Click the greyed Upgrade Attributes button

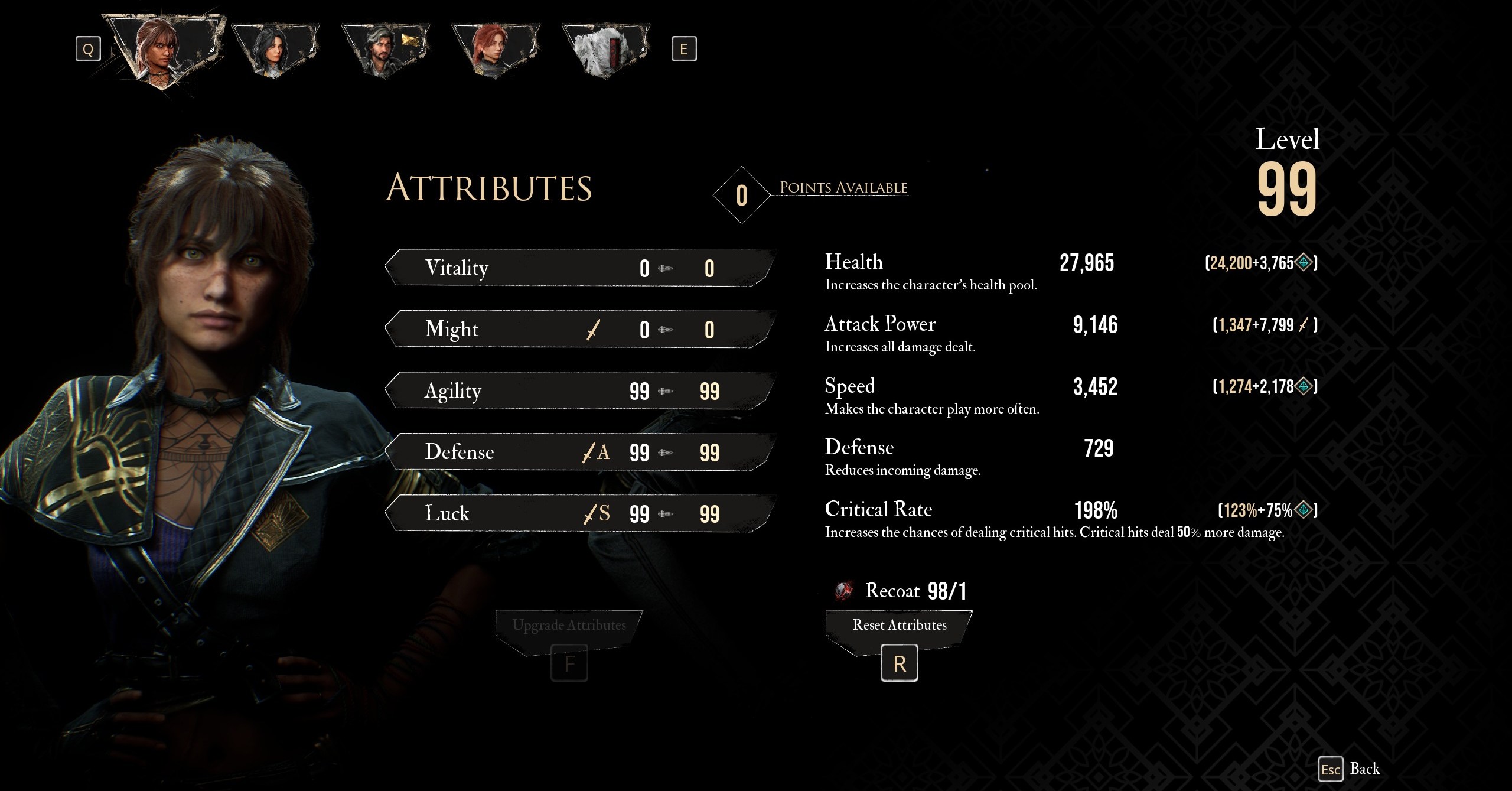[x=569, y=626]
